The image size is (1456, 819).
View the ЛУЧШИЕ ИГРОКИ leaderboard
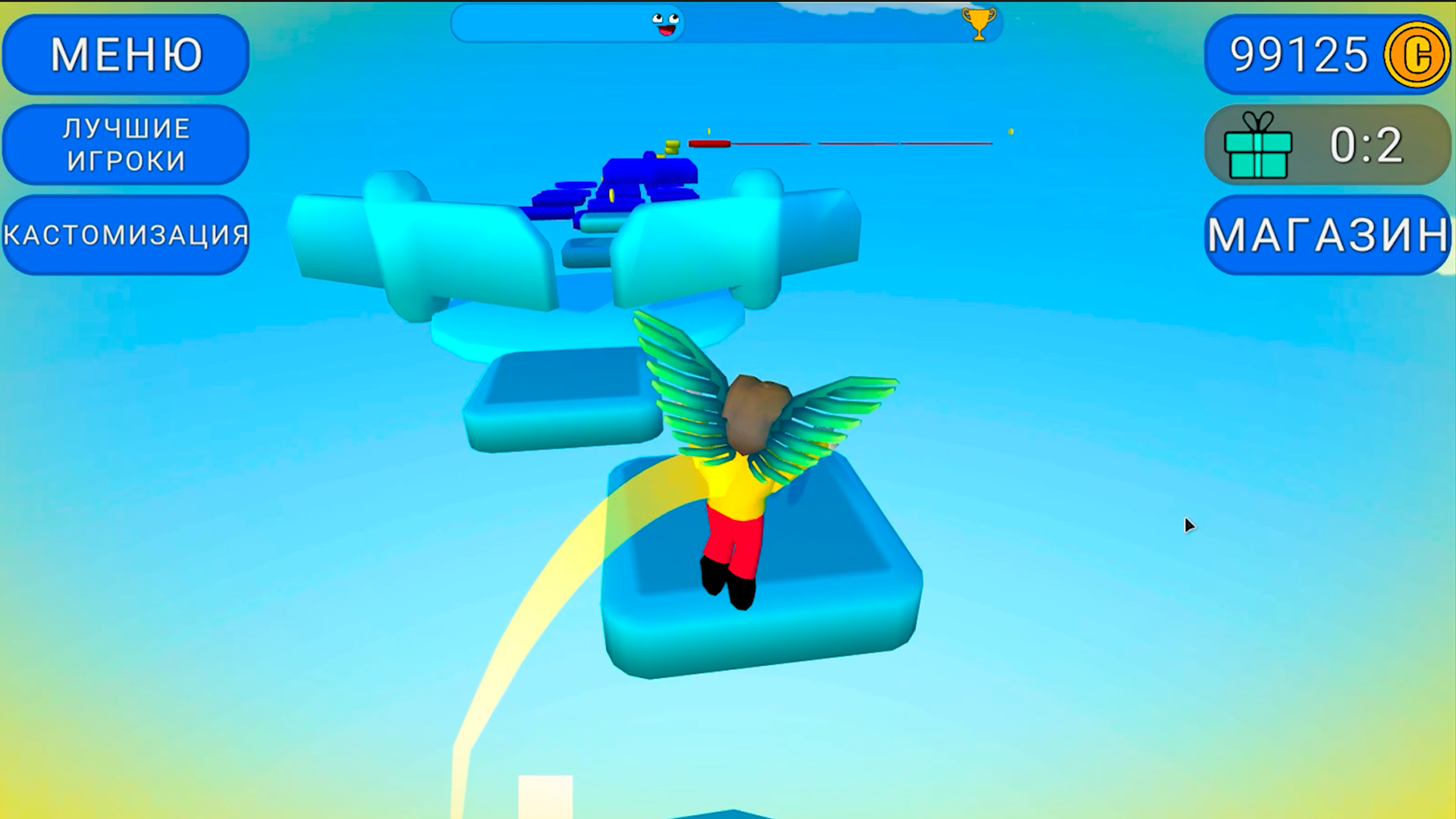coord(126,144)
